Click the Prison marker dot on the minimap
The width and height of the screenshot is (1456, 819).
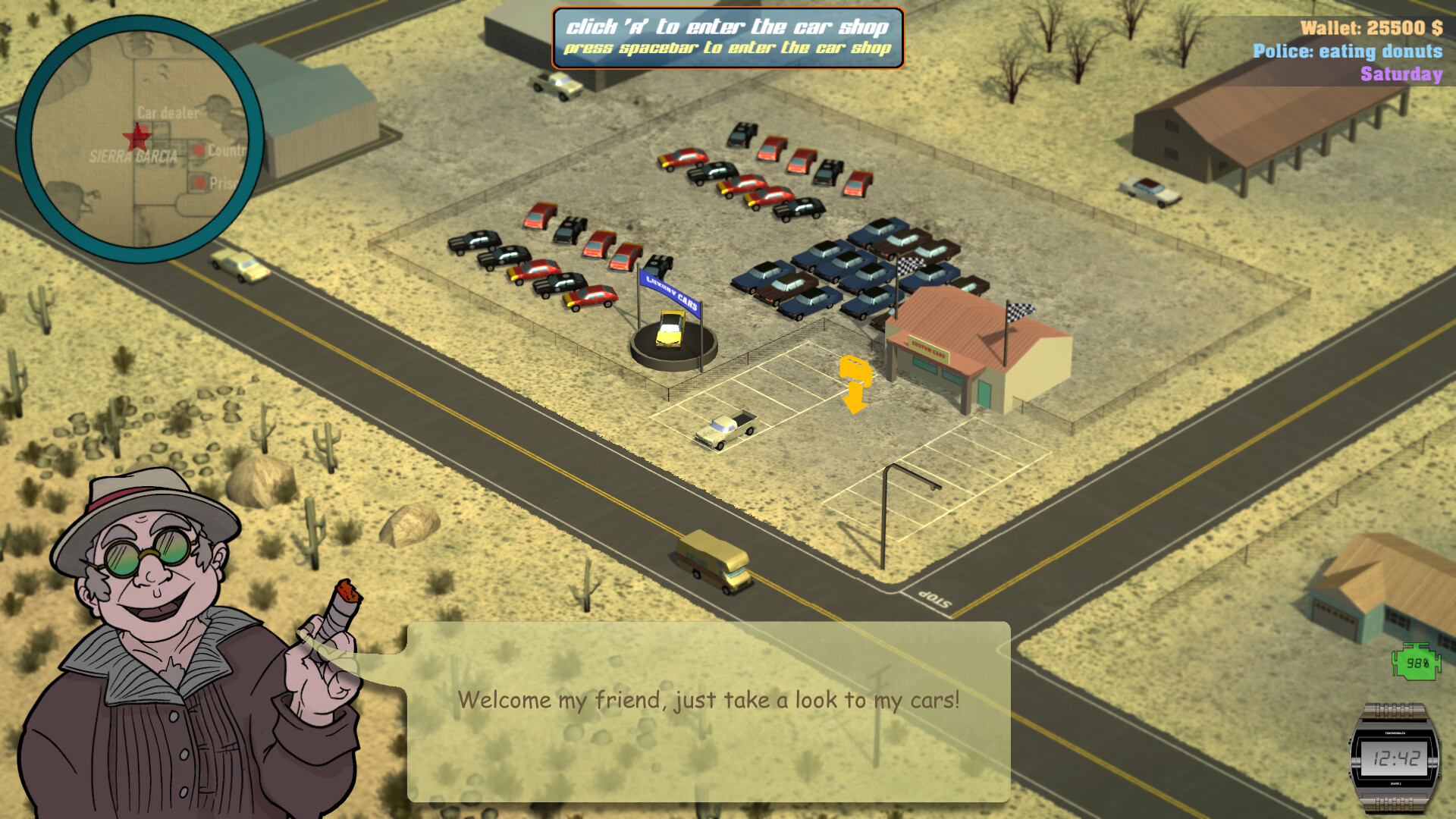click(x=199, y=183)
